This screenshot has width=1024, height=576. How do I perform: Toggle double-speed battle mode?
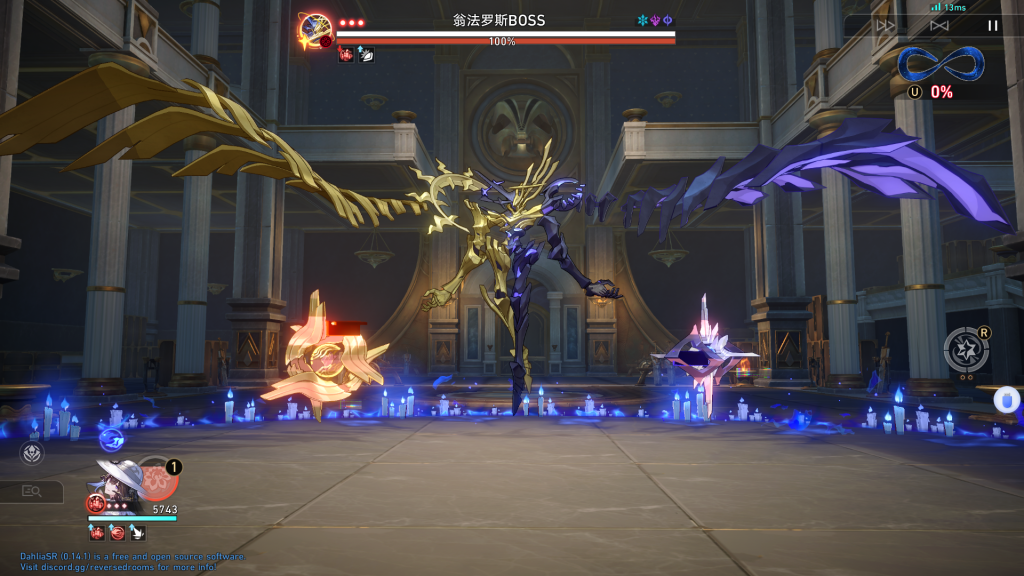pos(885,26)
